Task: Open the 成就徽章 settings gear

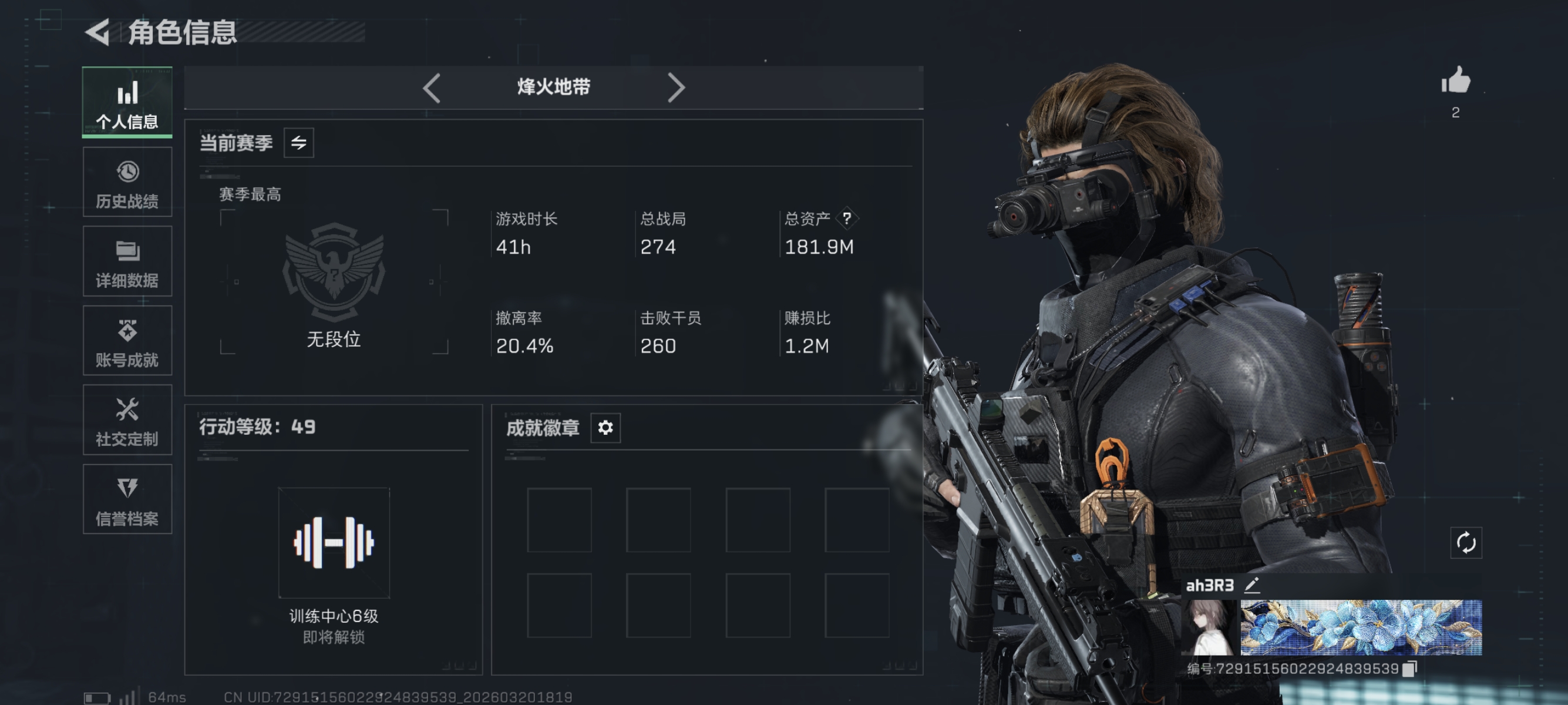Action: [604, 428]
